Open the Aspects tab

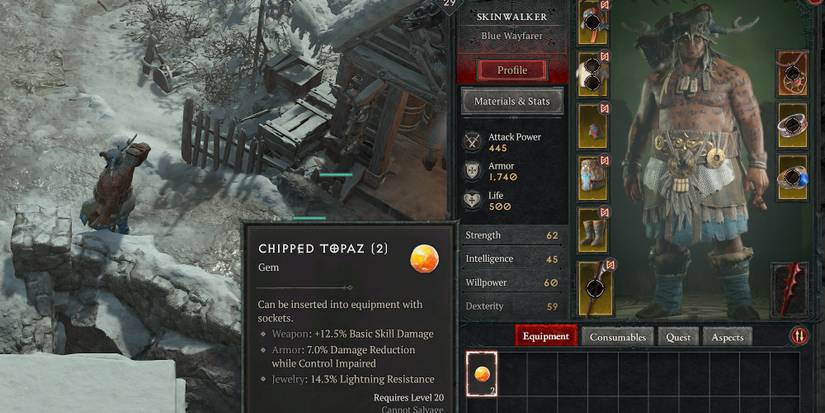pos(727,337)
